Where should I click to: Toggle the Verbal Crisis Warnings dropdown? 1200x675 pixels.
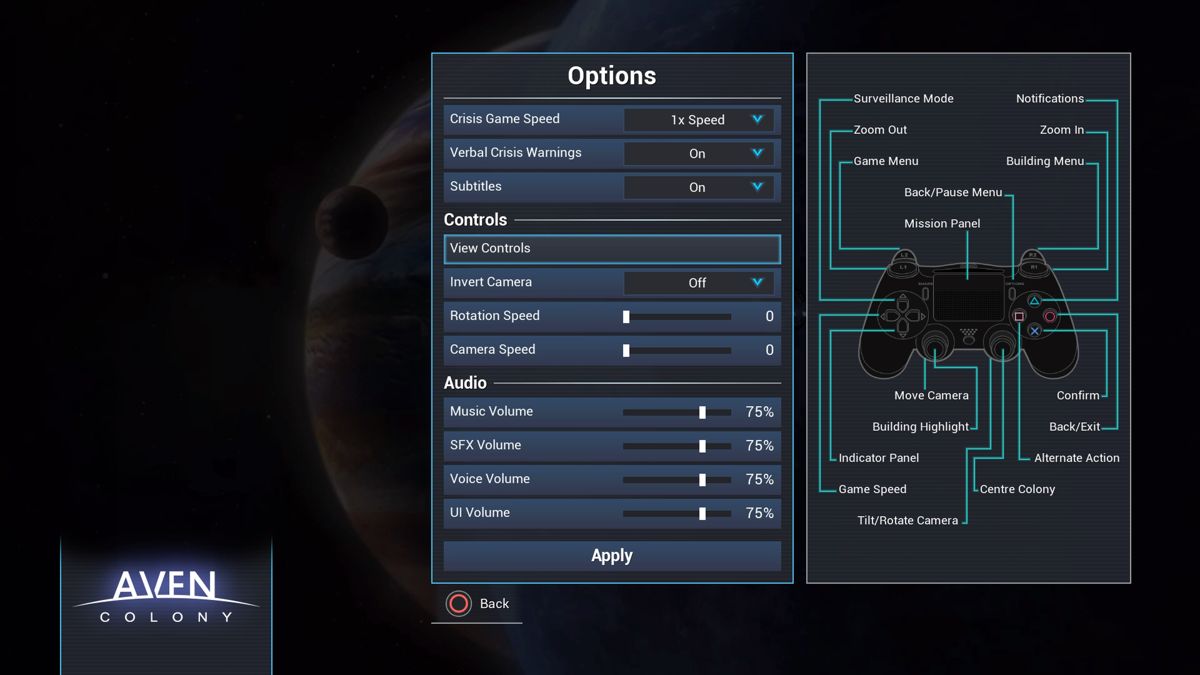[x=698, y=154]
